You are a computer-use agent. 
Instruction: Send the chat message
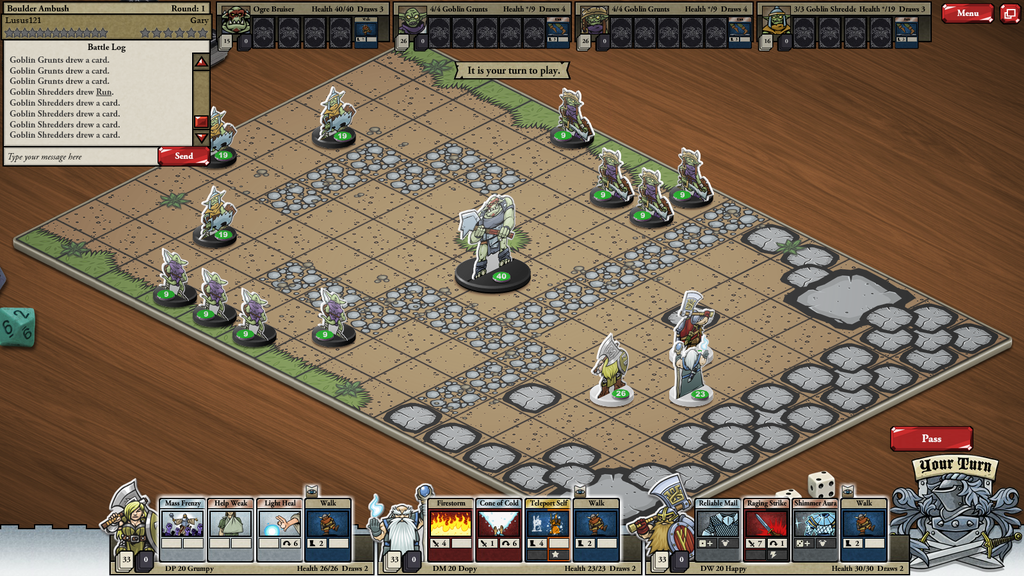[x=183, y=156]
